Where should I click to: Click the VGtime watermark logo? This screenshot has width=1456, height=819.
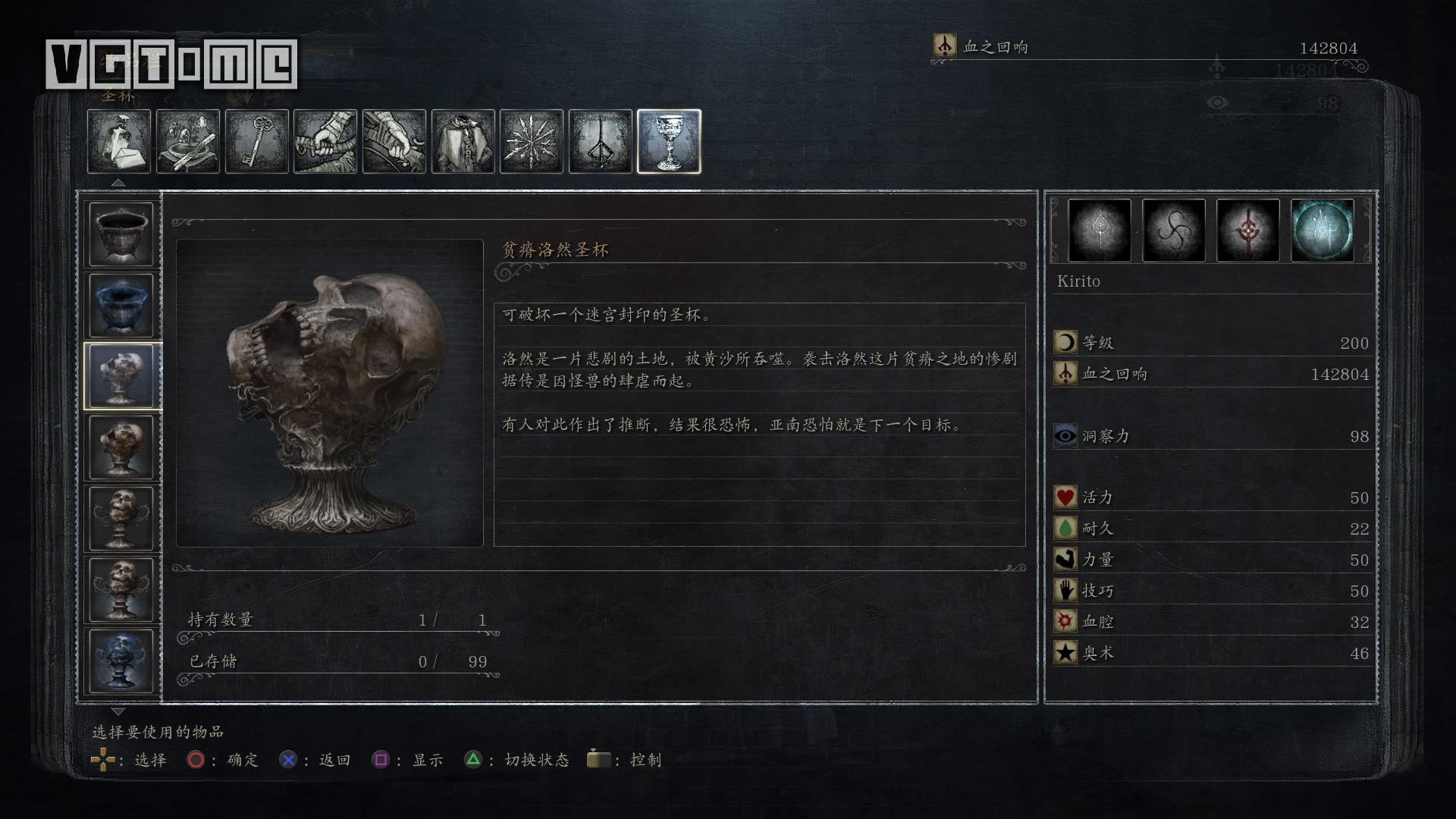[x=171, y=64]
